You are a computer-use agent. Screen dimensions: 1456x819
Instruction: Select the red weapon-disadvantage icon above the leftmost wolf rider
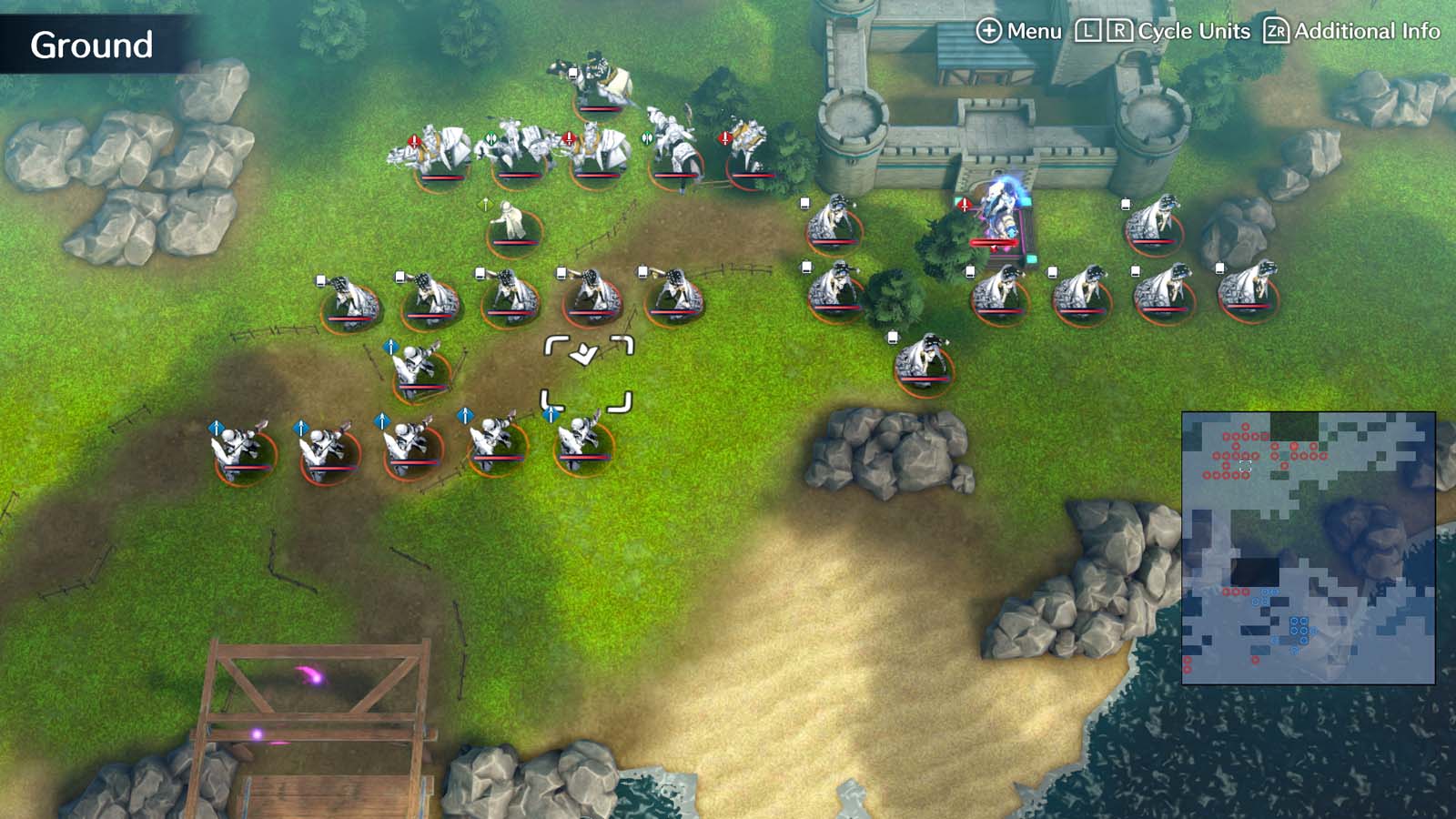pos(414,139)
